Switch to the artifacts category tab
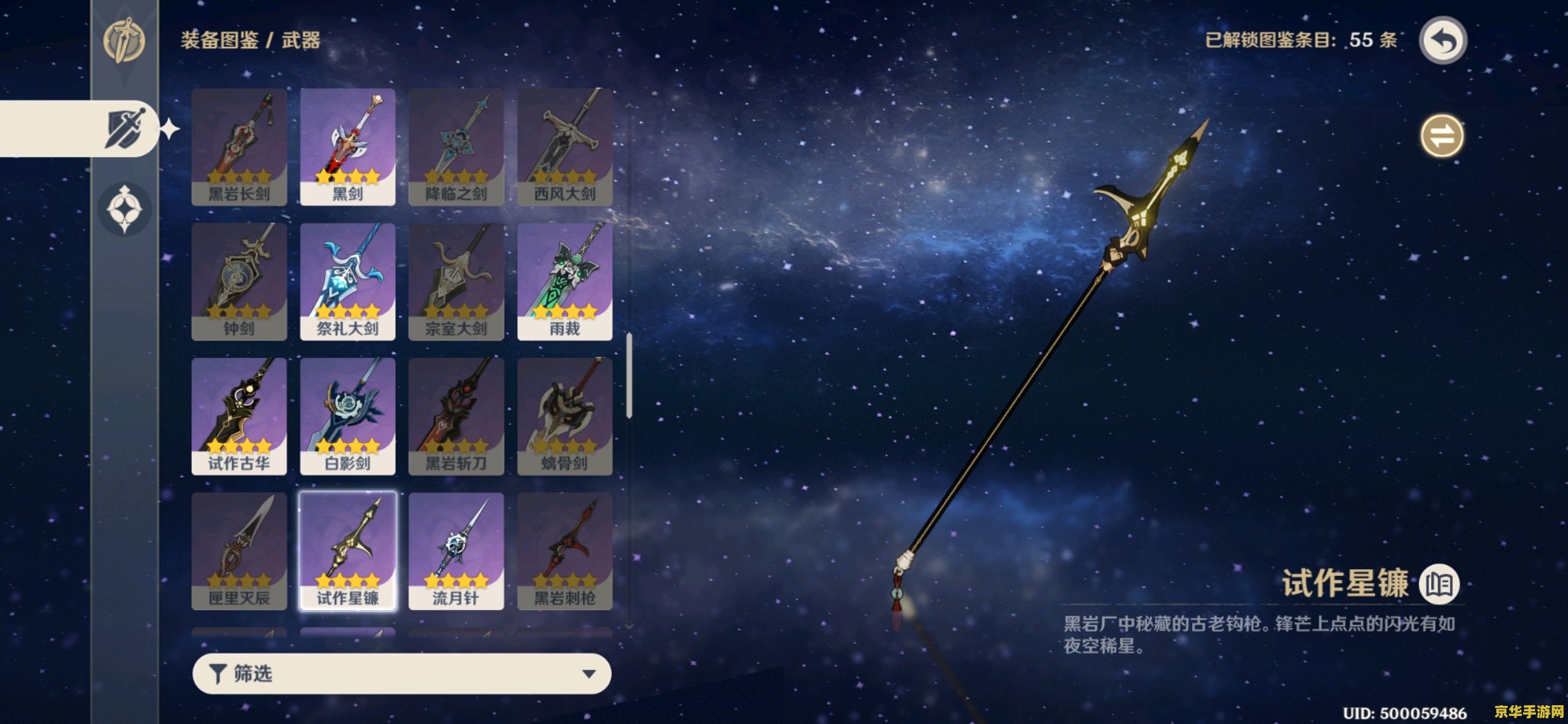 coord(125,208)
